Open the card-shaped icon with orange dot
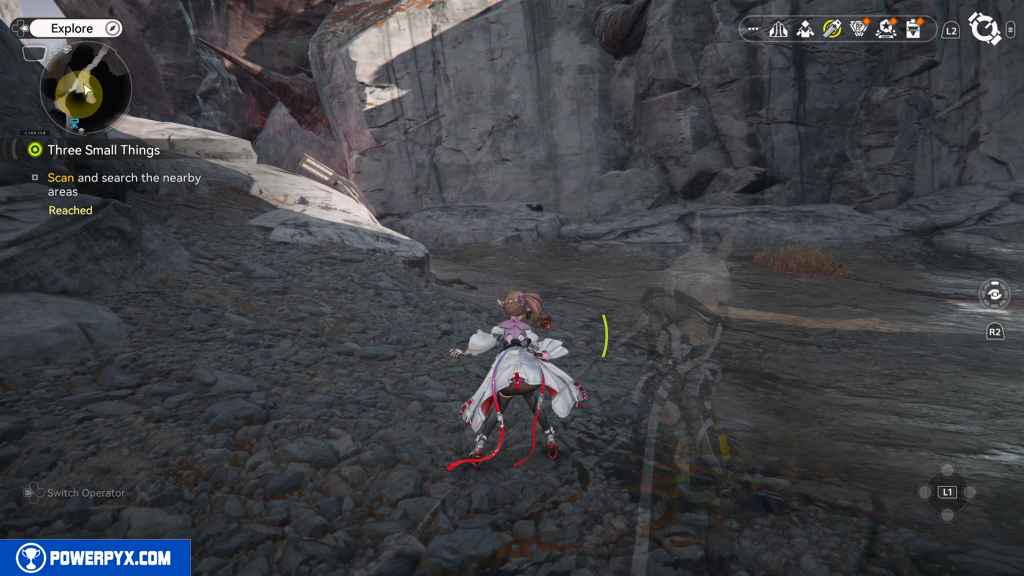The width and height of the screenshot is (1024, 576). [x=912, y=29]
